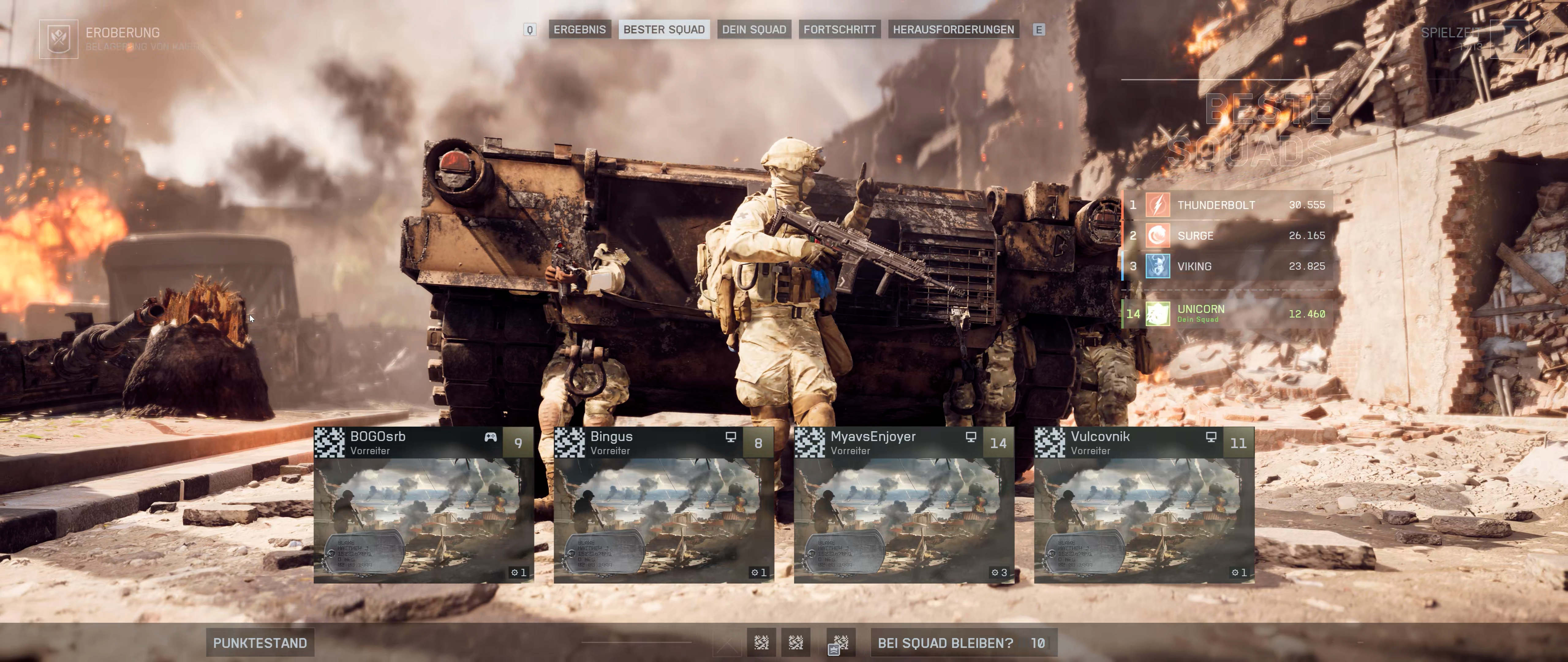Screen dimensions: 1568x662
Task: Click Vulcovnik's player card
Action: [x=1144, y=504]
